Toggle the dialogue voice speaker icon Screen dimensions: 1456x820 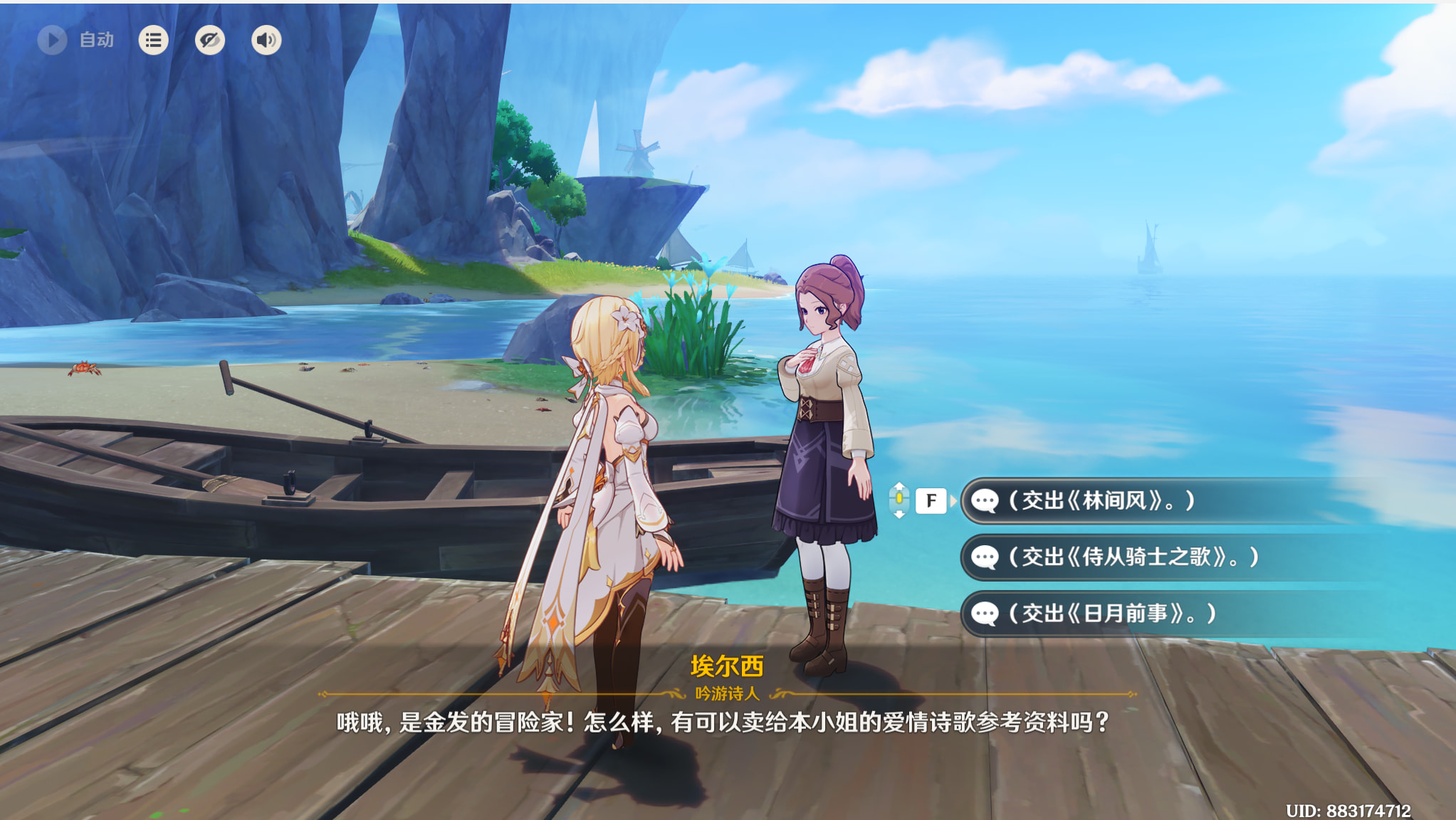coord(266,40)
